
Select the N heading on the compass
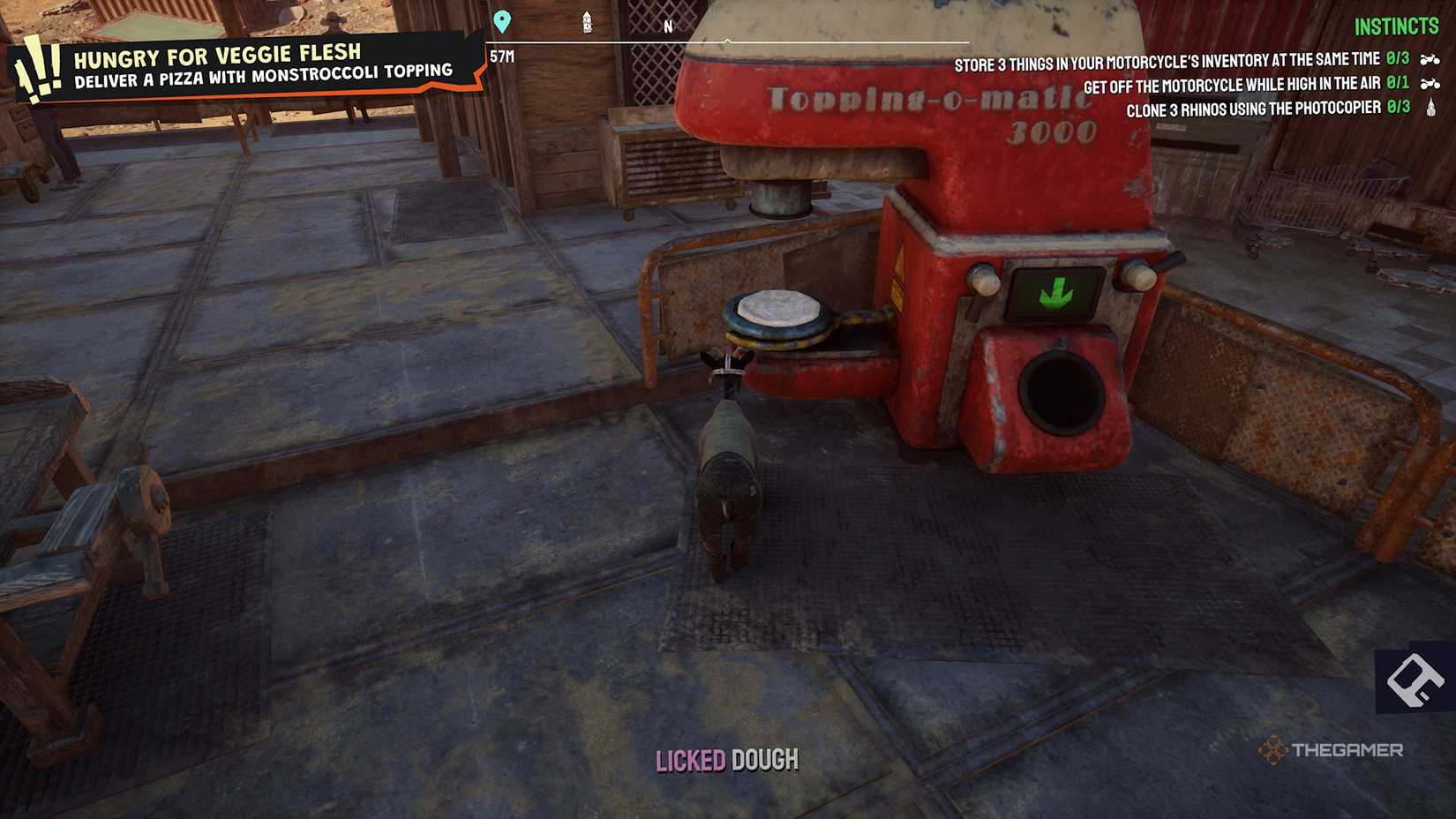tap(667, 26)
